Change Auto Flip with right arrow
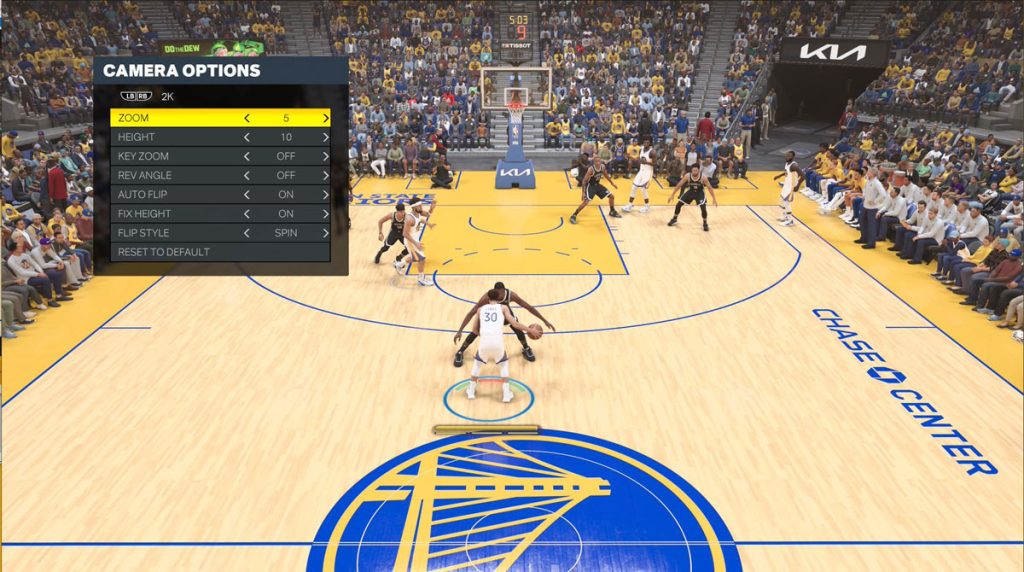Image resolution: width=1024 pixels, height=572 pixels. click(325, 194)
